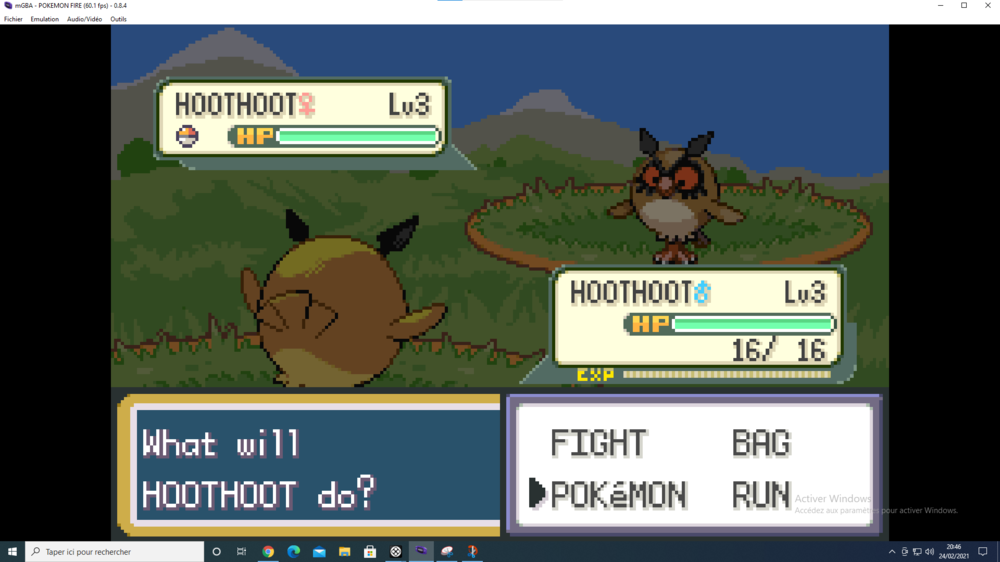The image size is (1000, 562).
Task: Choose FIGHT in the battle menu
Action: 599,443
